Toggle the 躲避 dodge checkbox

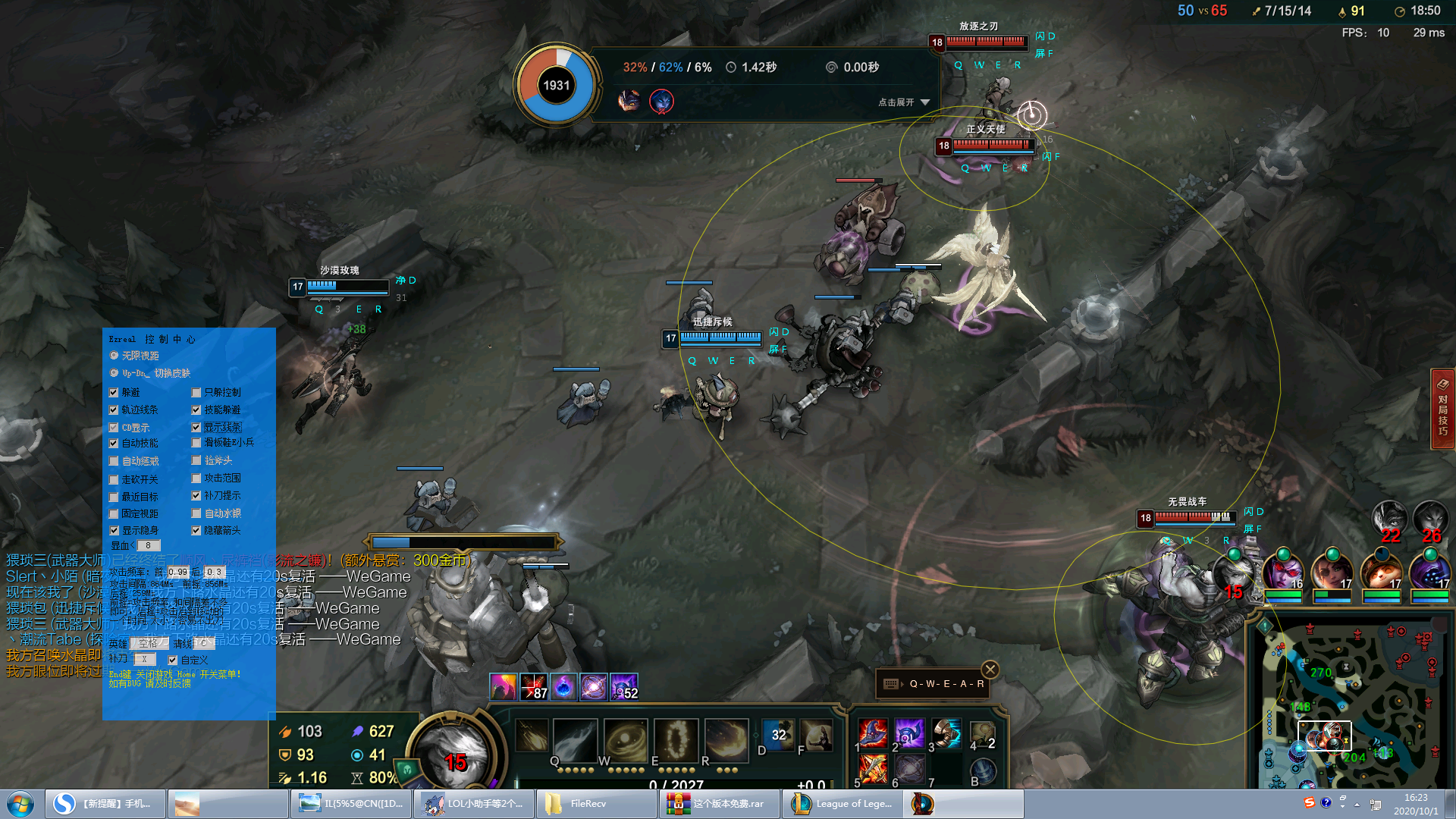(x=114, y=393)
